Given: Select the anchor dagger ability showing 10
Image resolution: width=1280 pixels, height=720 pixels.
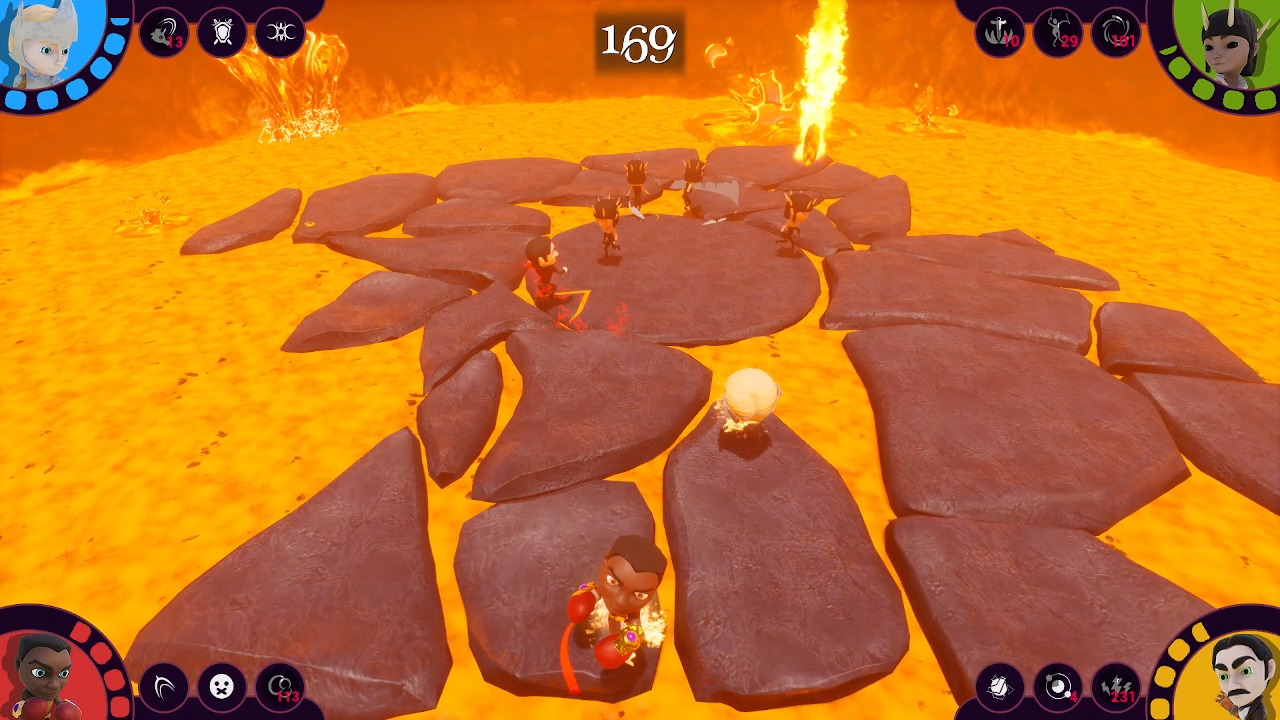Looking at the screenshot, I should [999, 30].
